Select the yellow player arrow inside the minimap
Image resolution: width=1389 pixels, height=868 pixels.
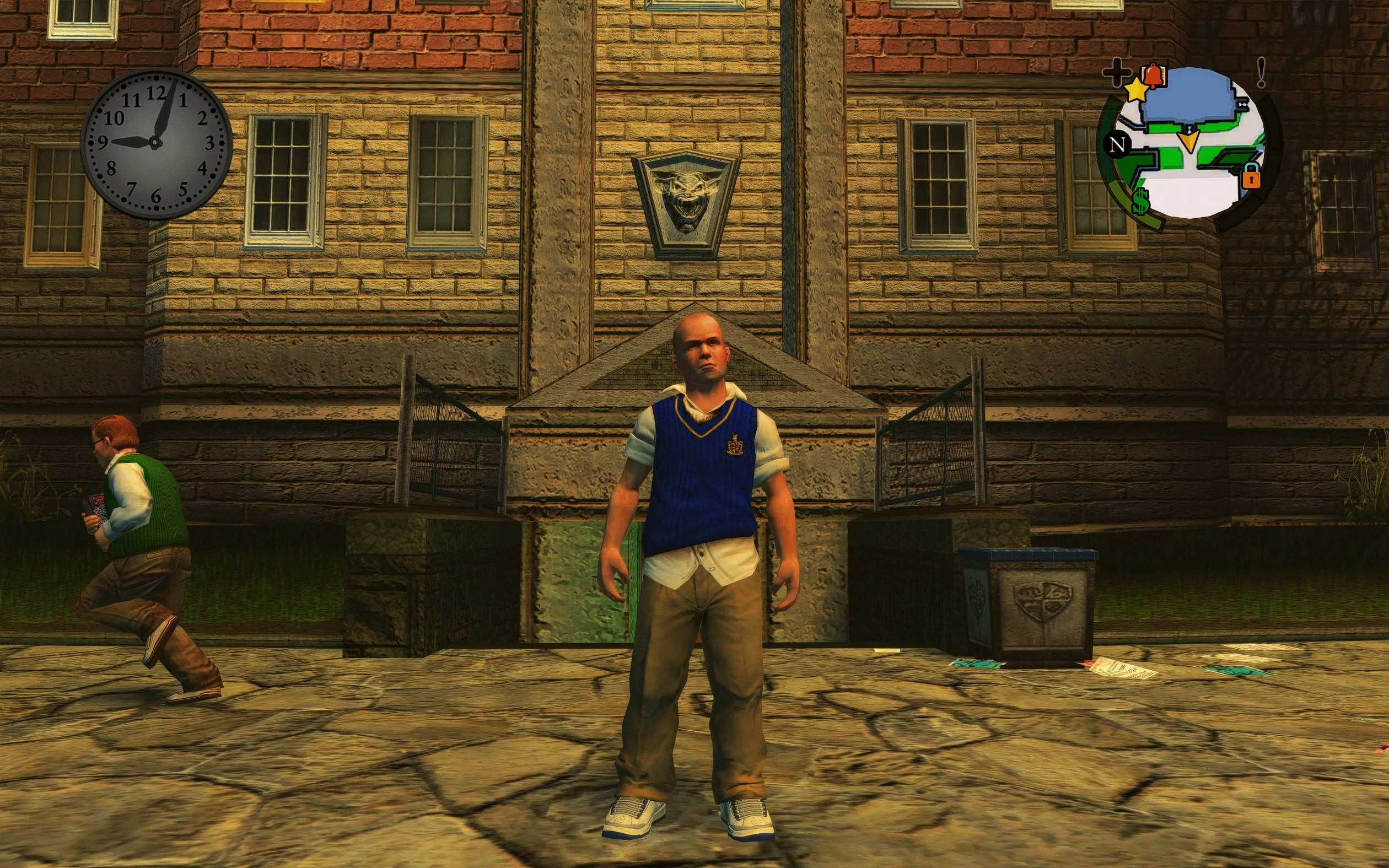tap(1189, 141)
